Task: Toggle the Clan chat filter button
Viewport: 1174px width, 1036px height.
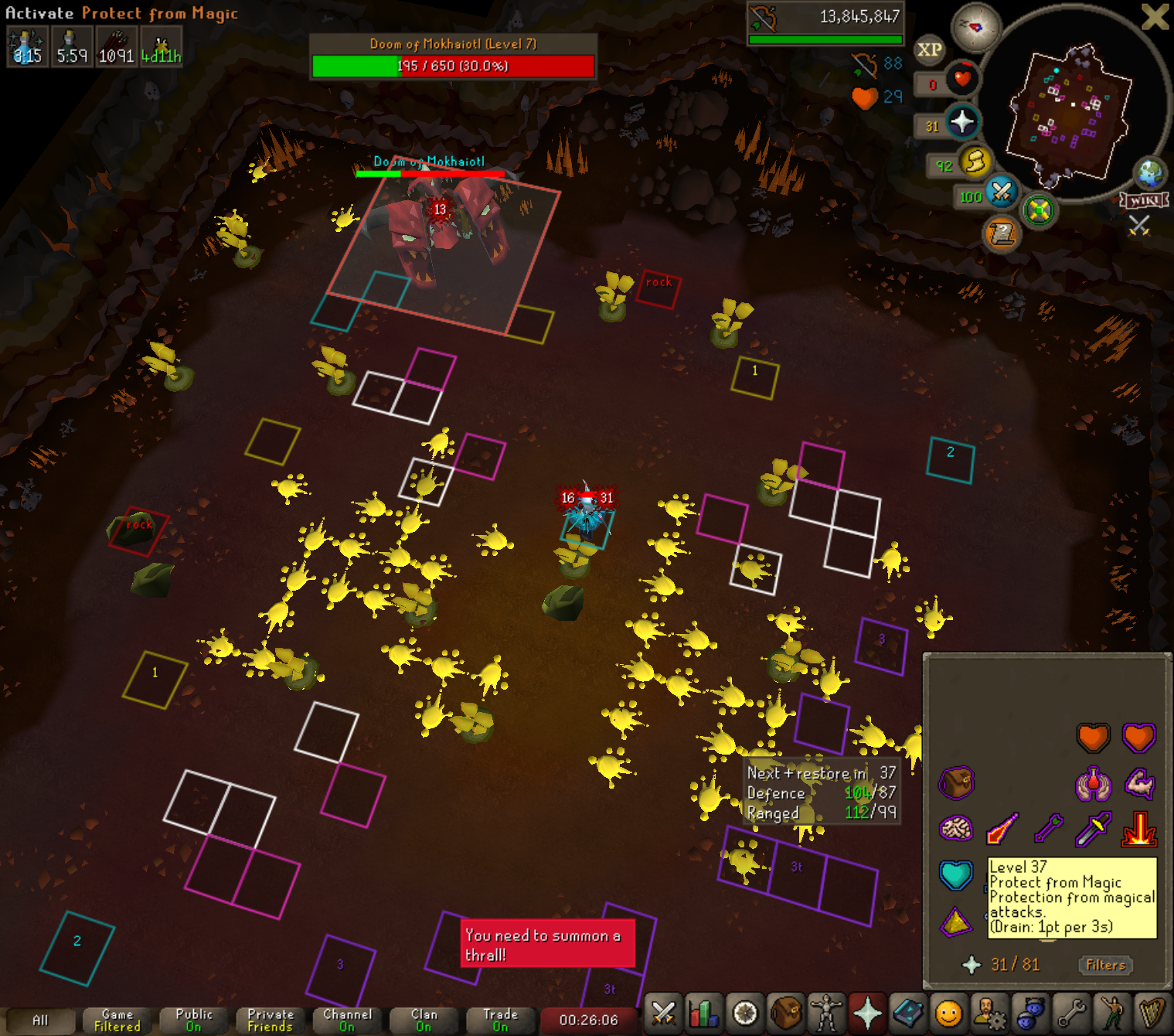Action: click(x=424, y=1021)
